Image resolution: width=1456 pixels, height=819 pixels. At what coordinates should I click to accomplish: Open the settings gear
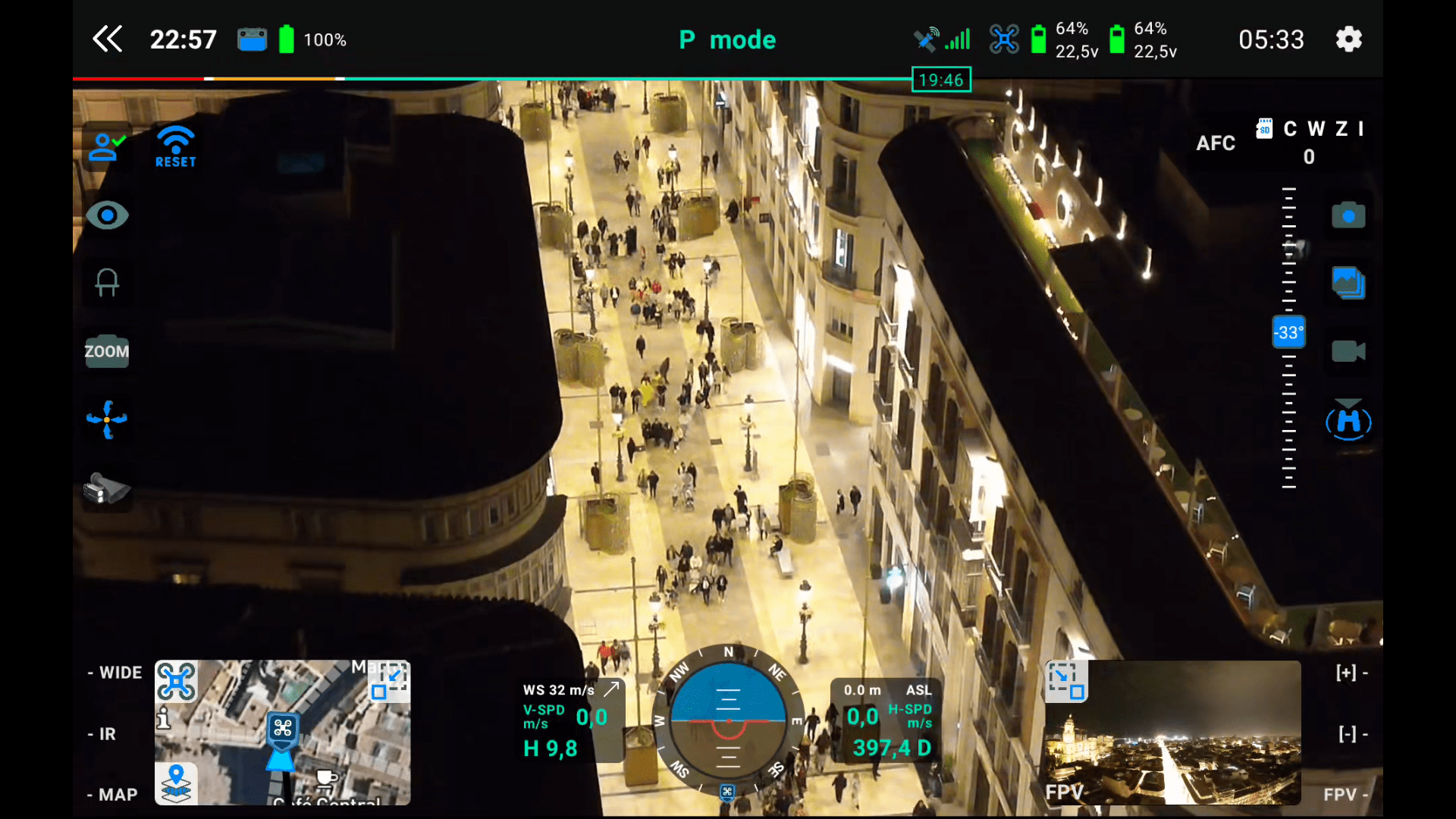click(1348, 39)
